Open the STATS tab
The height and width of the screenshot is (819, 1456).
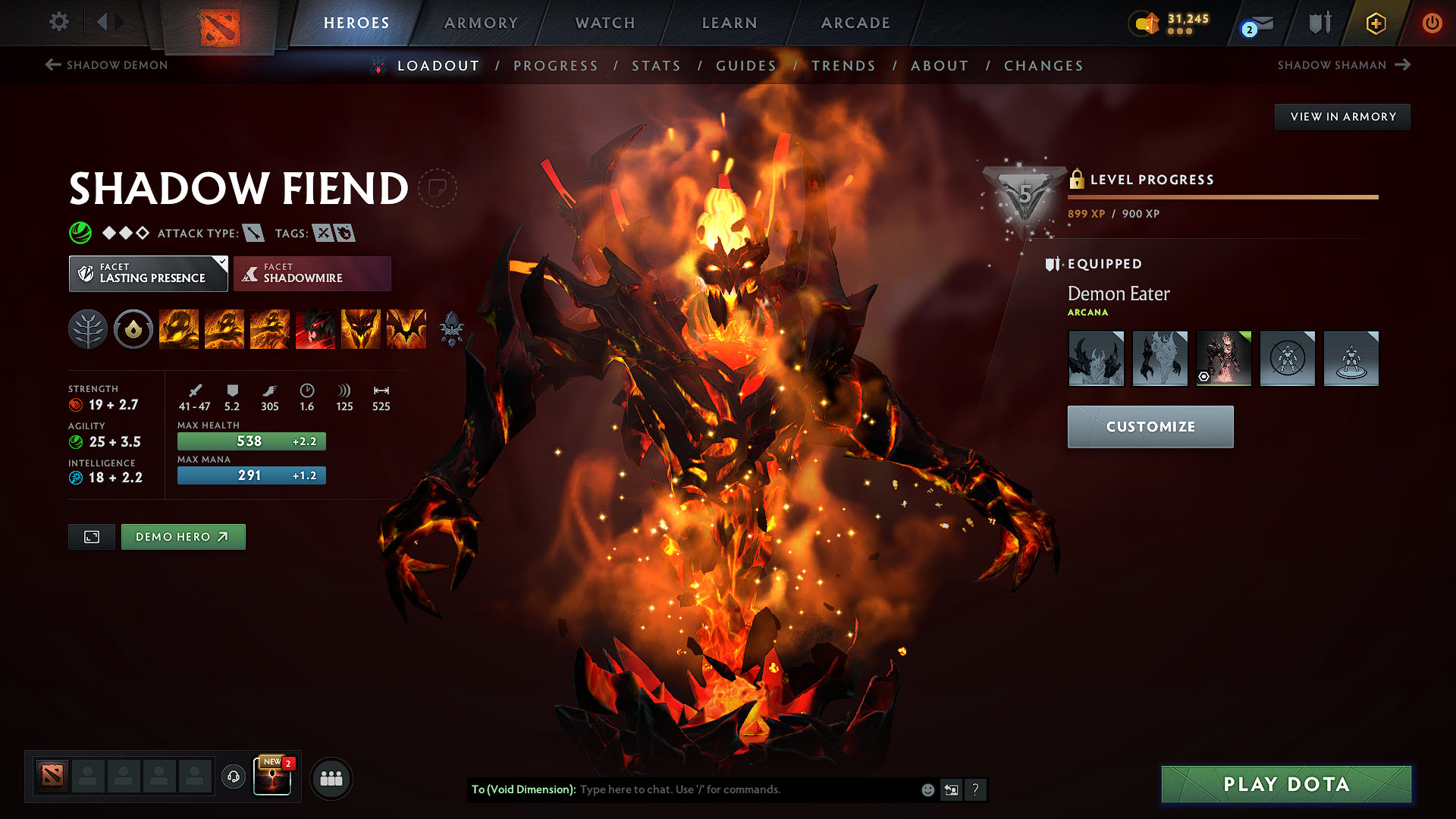(656, 65)
